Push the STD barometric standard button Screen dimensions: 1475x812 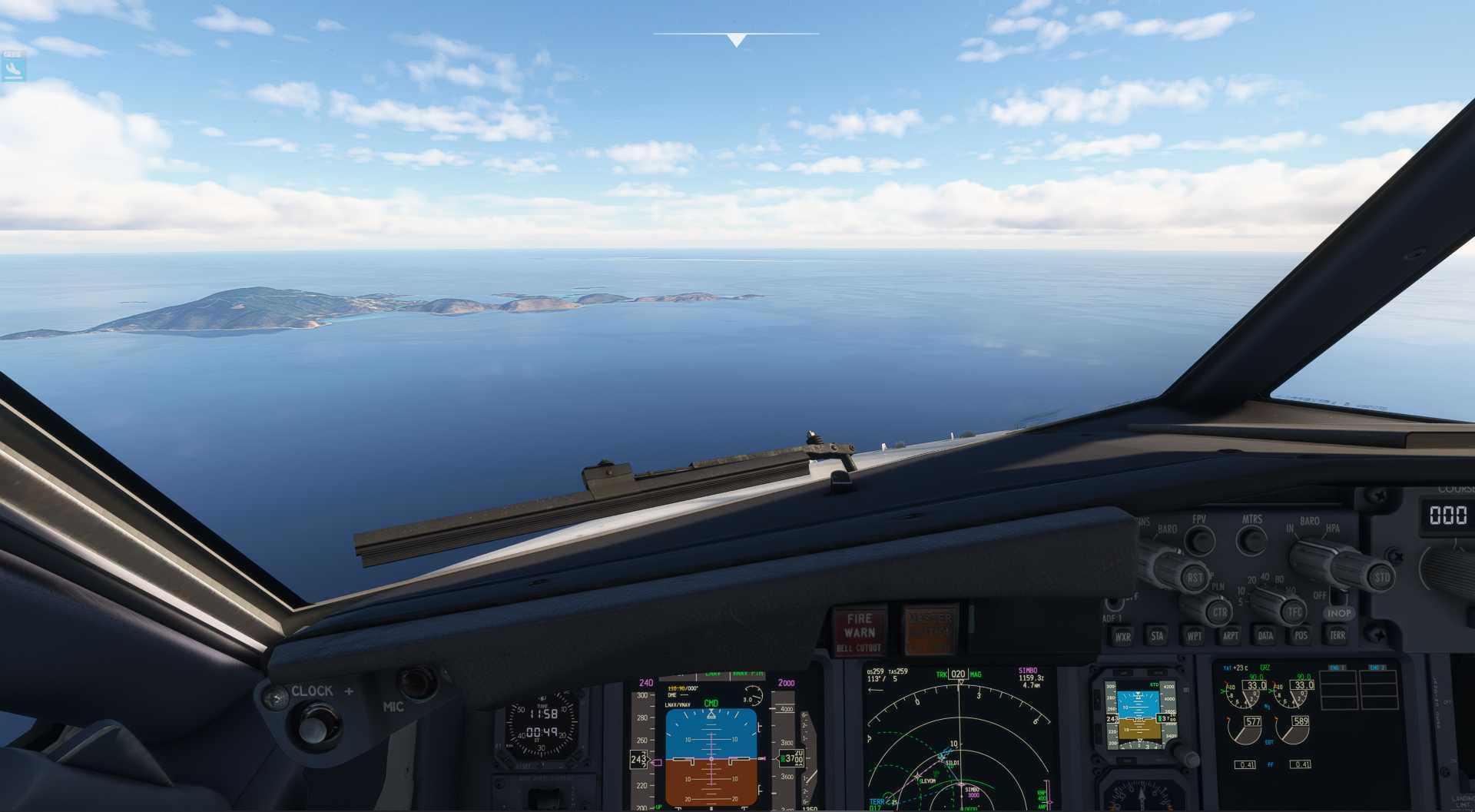(x=1381, y=577)
